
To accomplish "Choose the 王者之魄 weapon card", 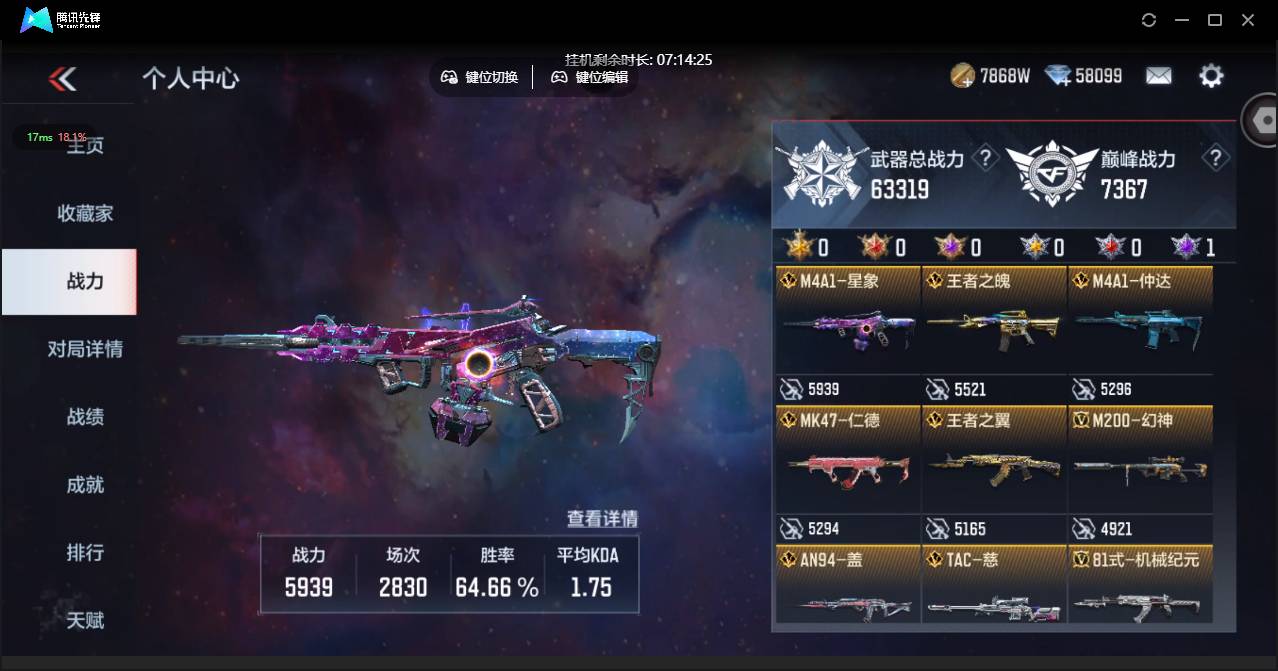I will click(994, 330).
